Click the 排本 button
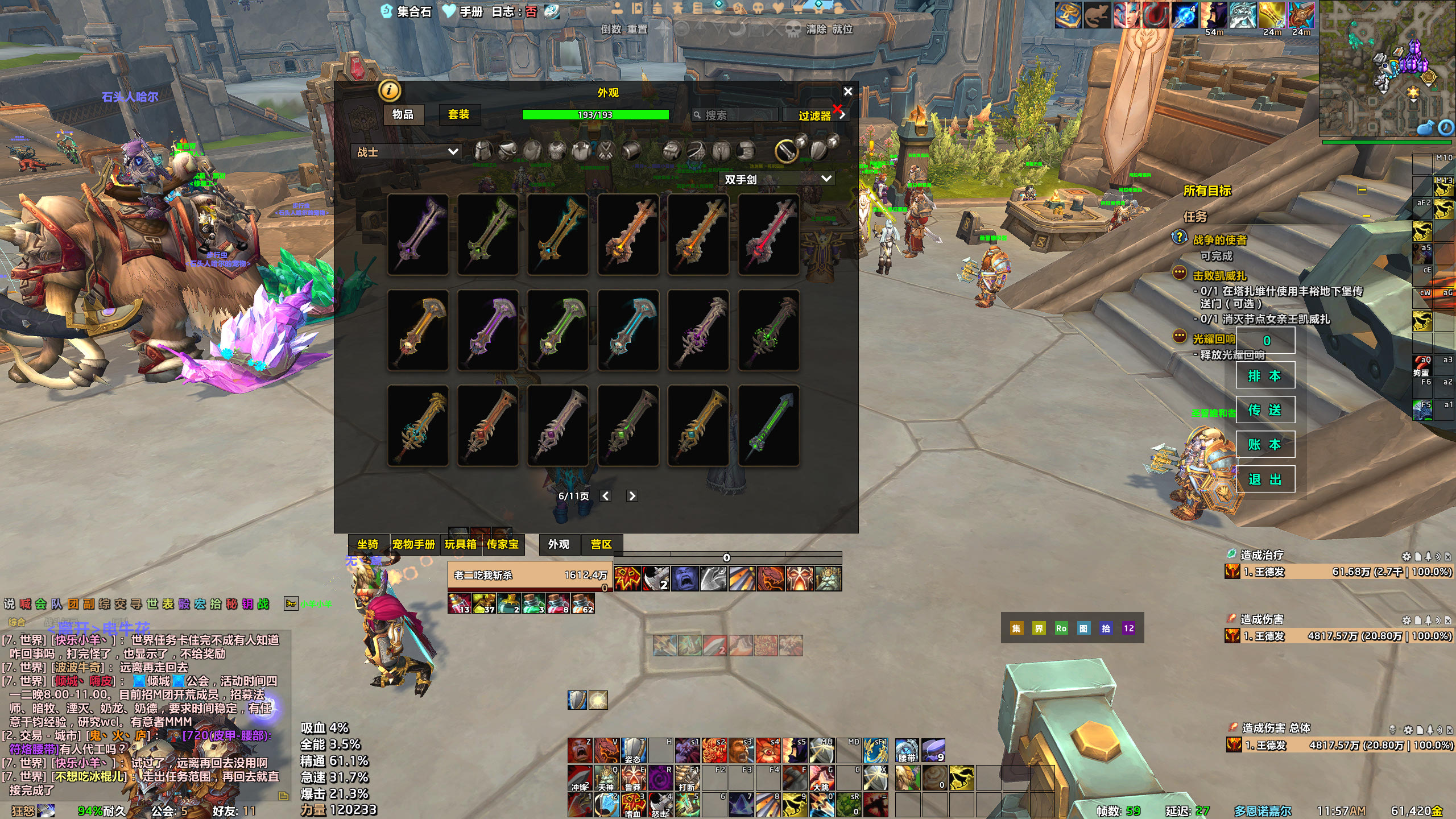1456x819 pixels. [1265, 375]
